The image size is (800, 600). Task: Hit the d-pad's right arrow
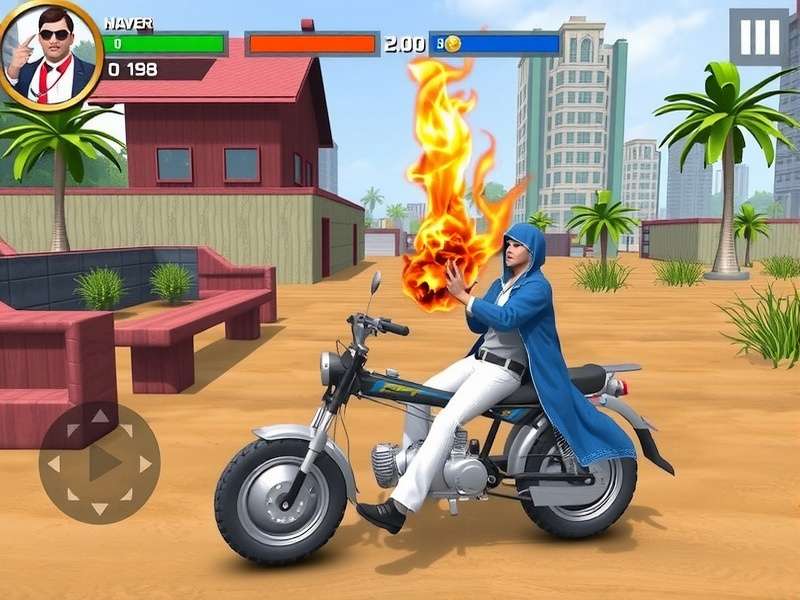[144, 464]
